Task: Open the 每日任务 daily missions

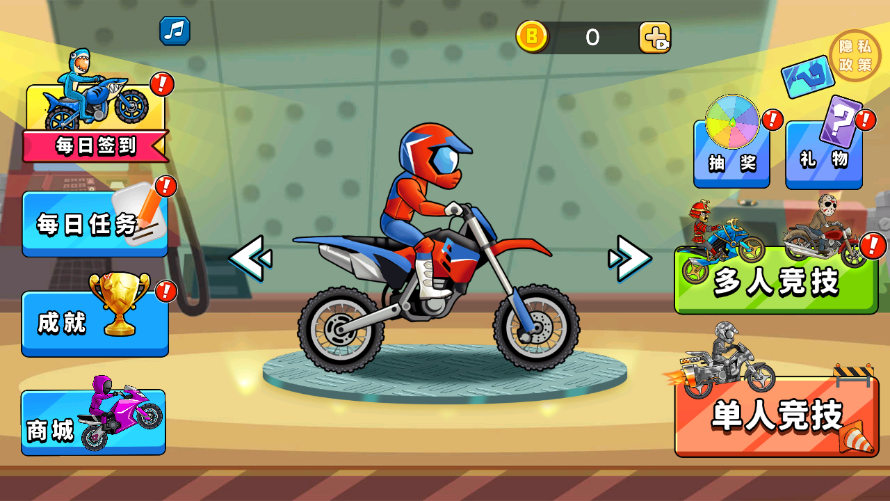Action: [x=95, y=224]
